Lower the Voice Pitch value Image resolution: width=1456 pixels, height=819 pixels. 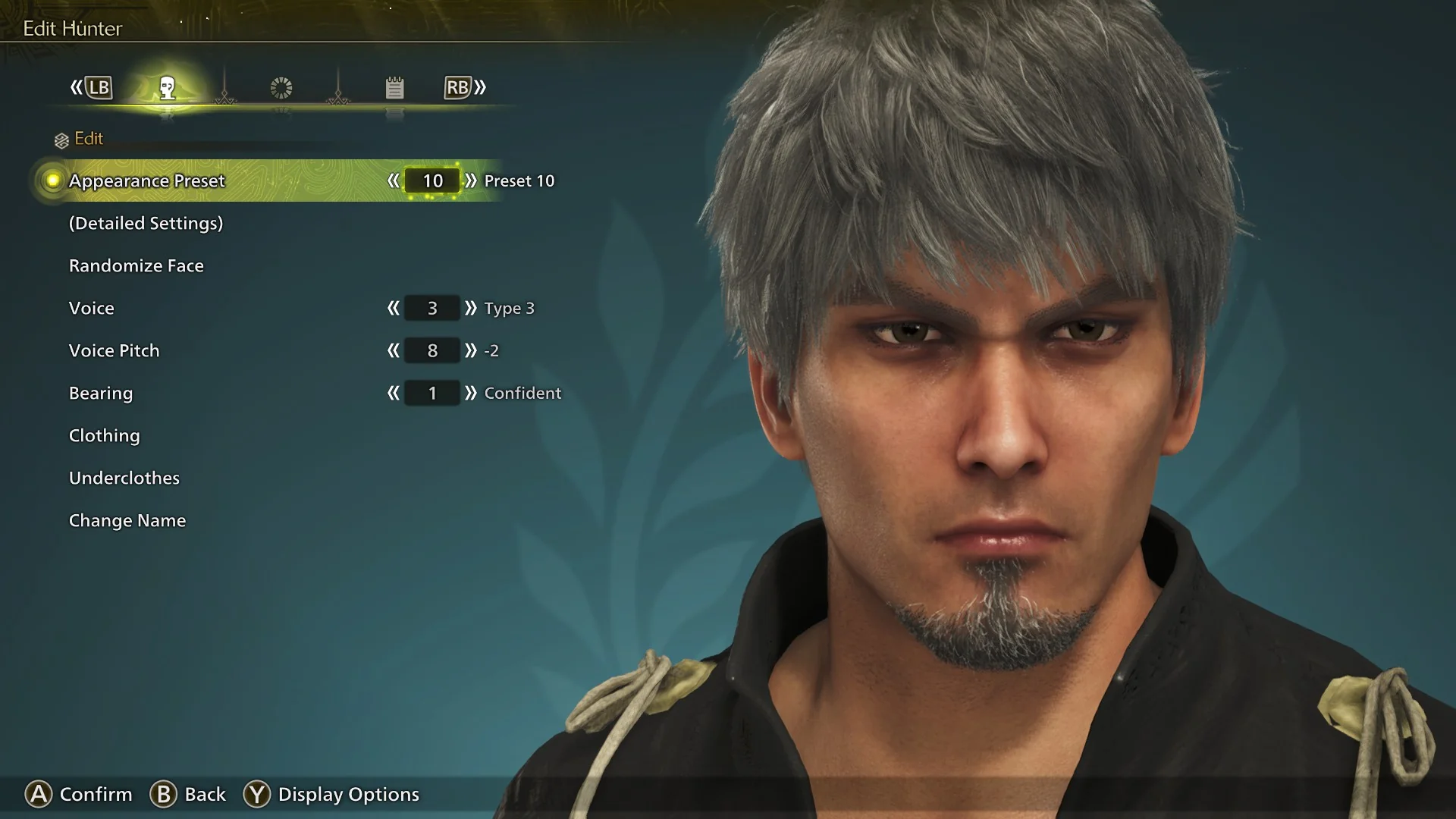(393, 350)
